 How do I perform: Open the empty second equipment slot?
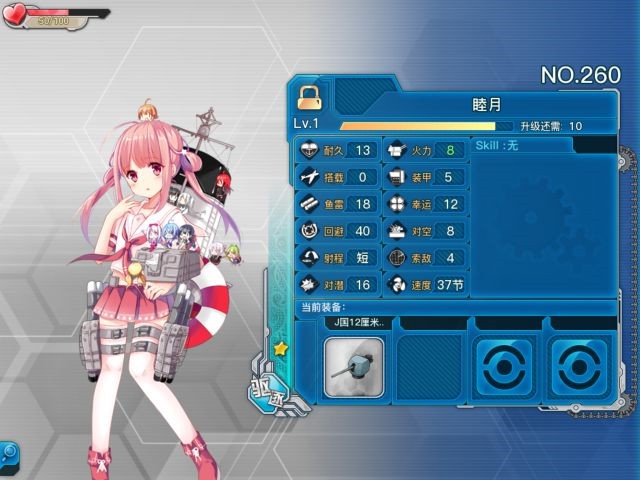430,366
